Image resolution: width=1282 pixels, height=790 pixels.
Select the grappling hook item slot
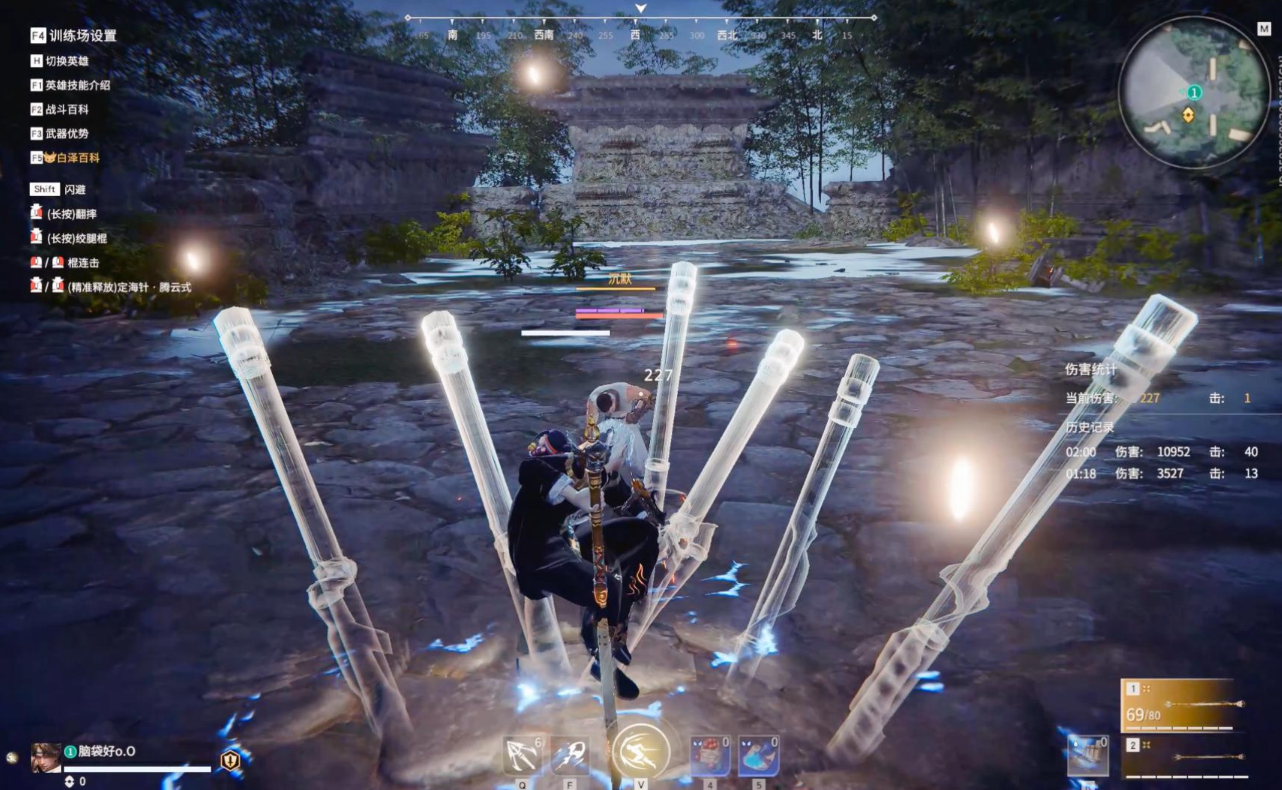(522, 756)
